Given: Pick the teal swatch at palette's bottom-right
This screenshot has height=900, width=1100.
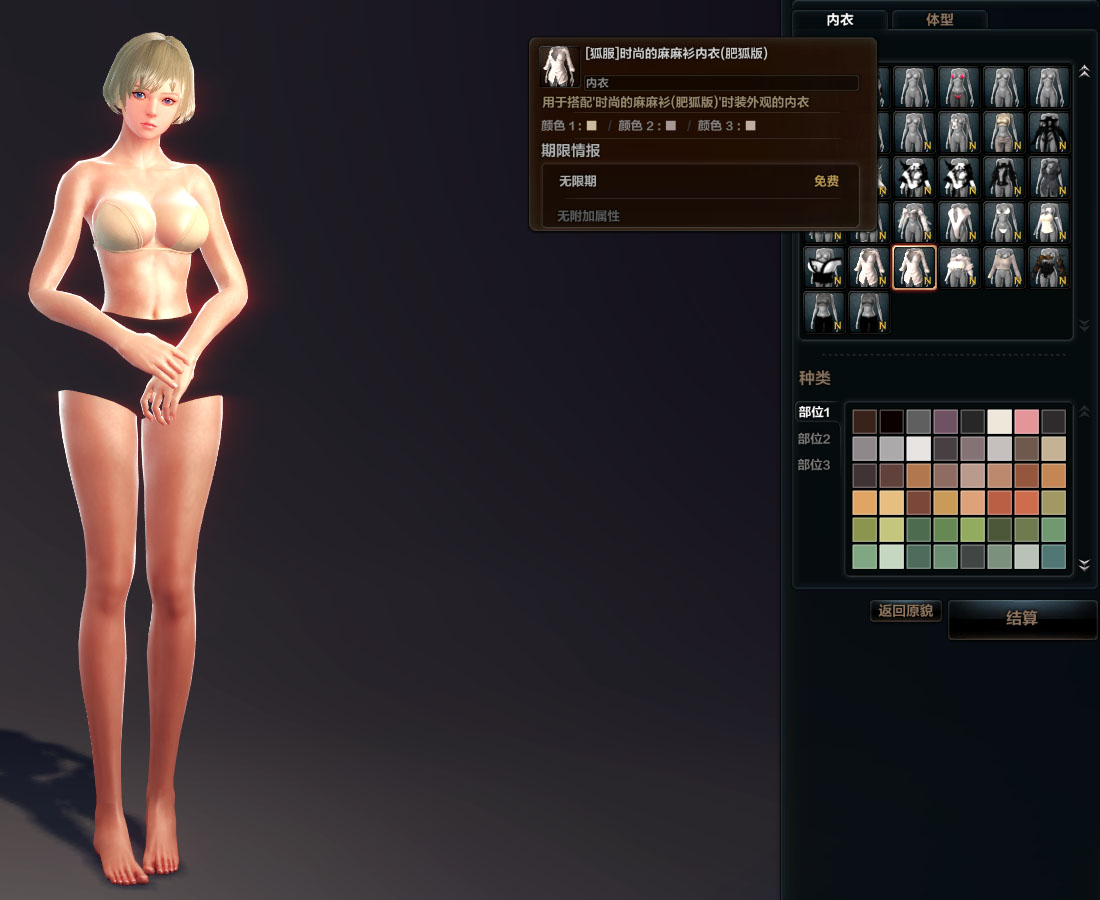Looking at the screenshot, I should (x=1054, y=556).
